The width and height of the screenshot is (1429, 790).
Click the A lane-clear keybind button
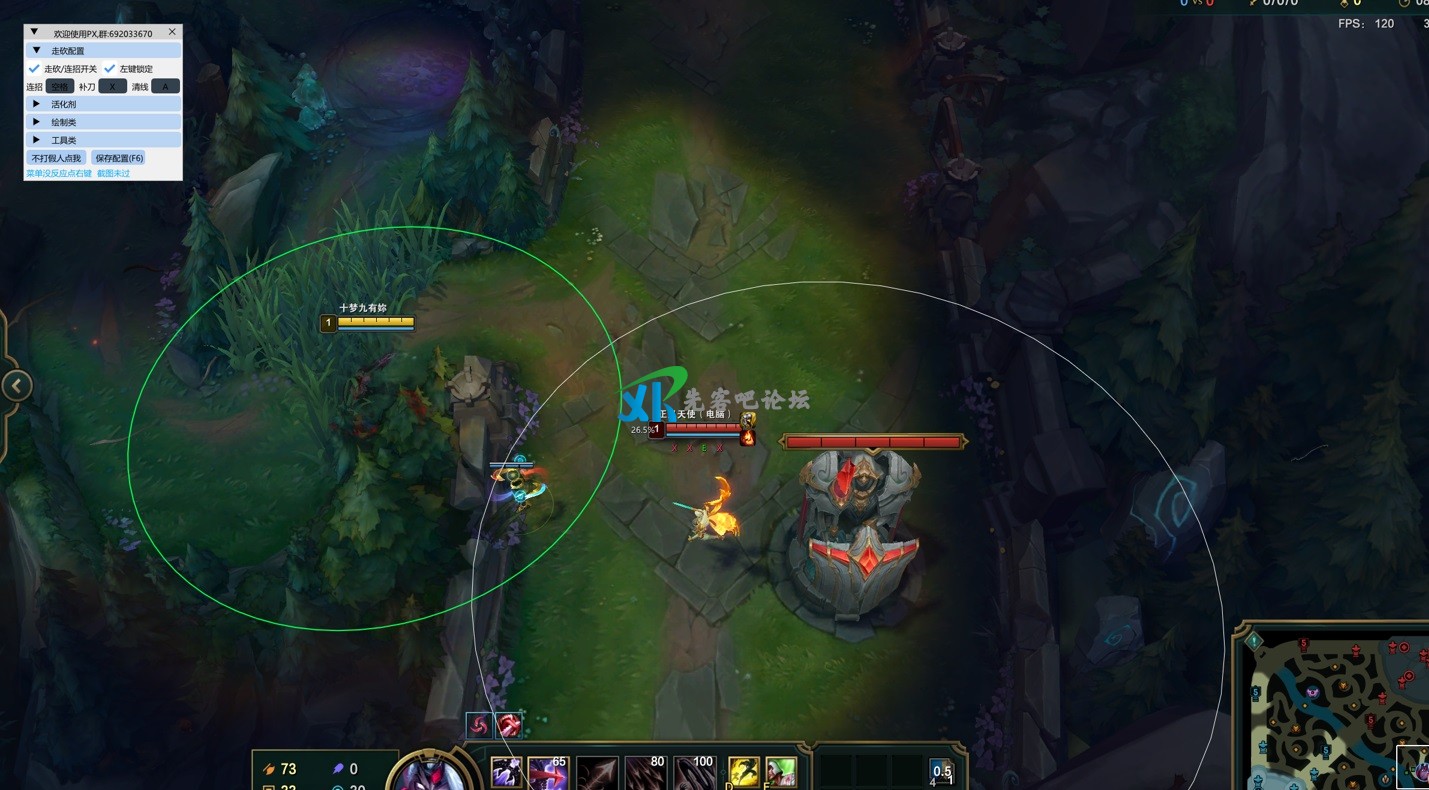(x=165, y=87)
